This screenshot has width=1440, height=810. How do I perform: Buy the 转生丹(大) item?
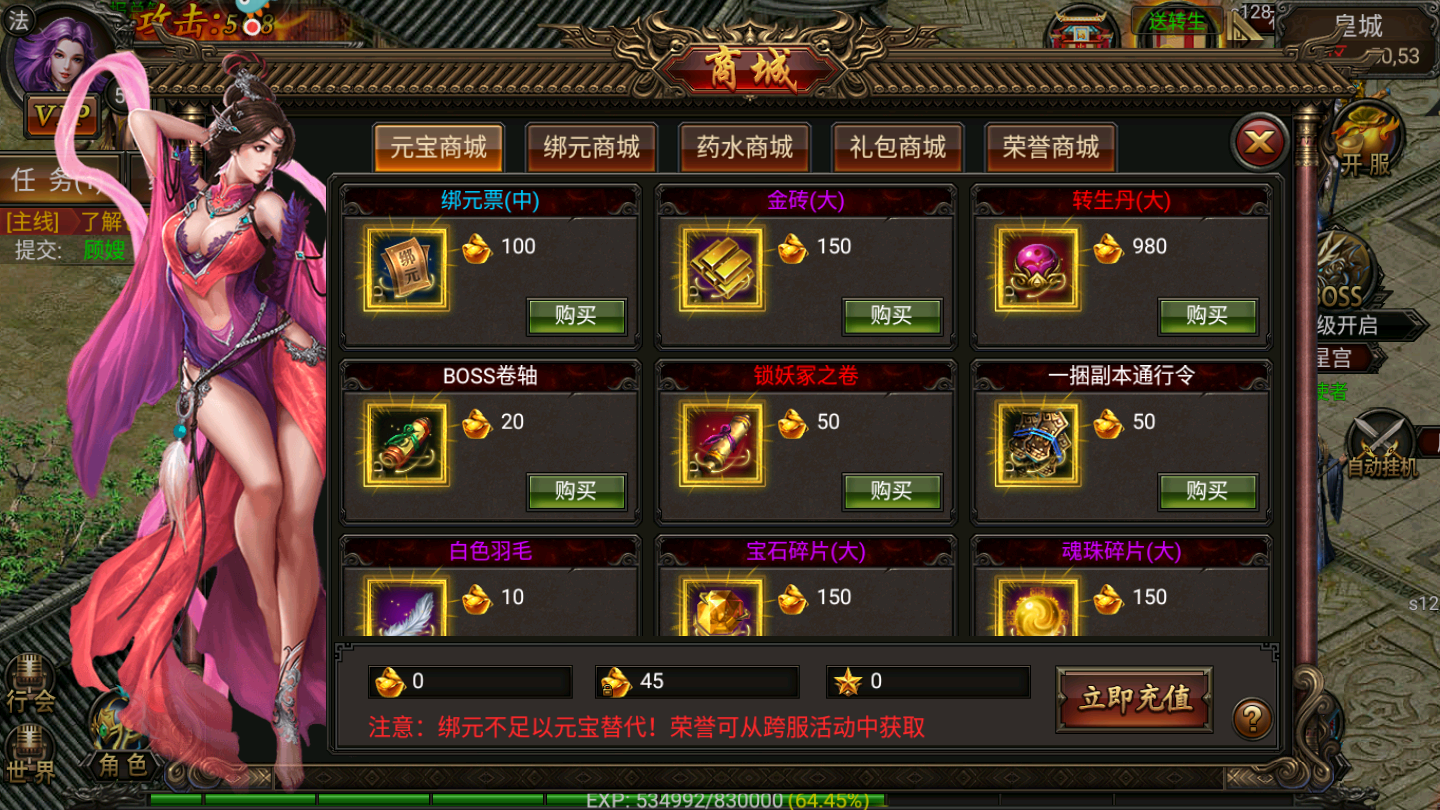click(x=1208, y=317)
